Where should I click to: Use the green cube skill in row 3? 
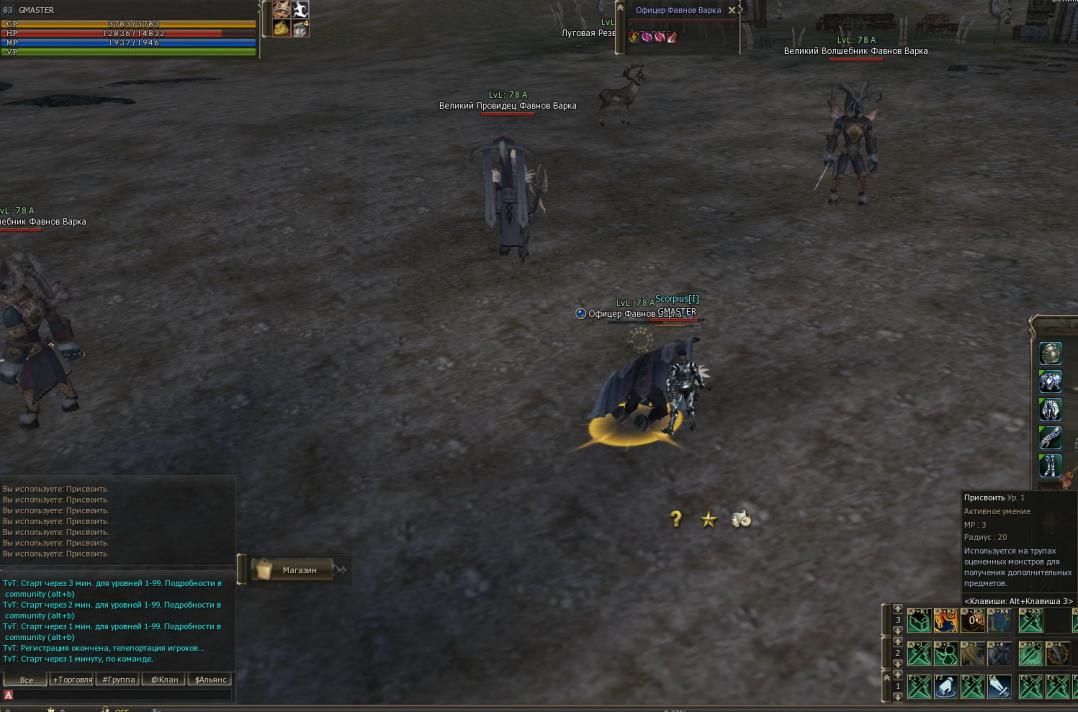pos(919,621)
